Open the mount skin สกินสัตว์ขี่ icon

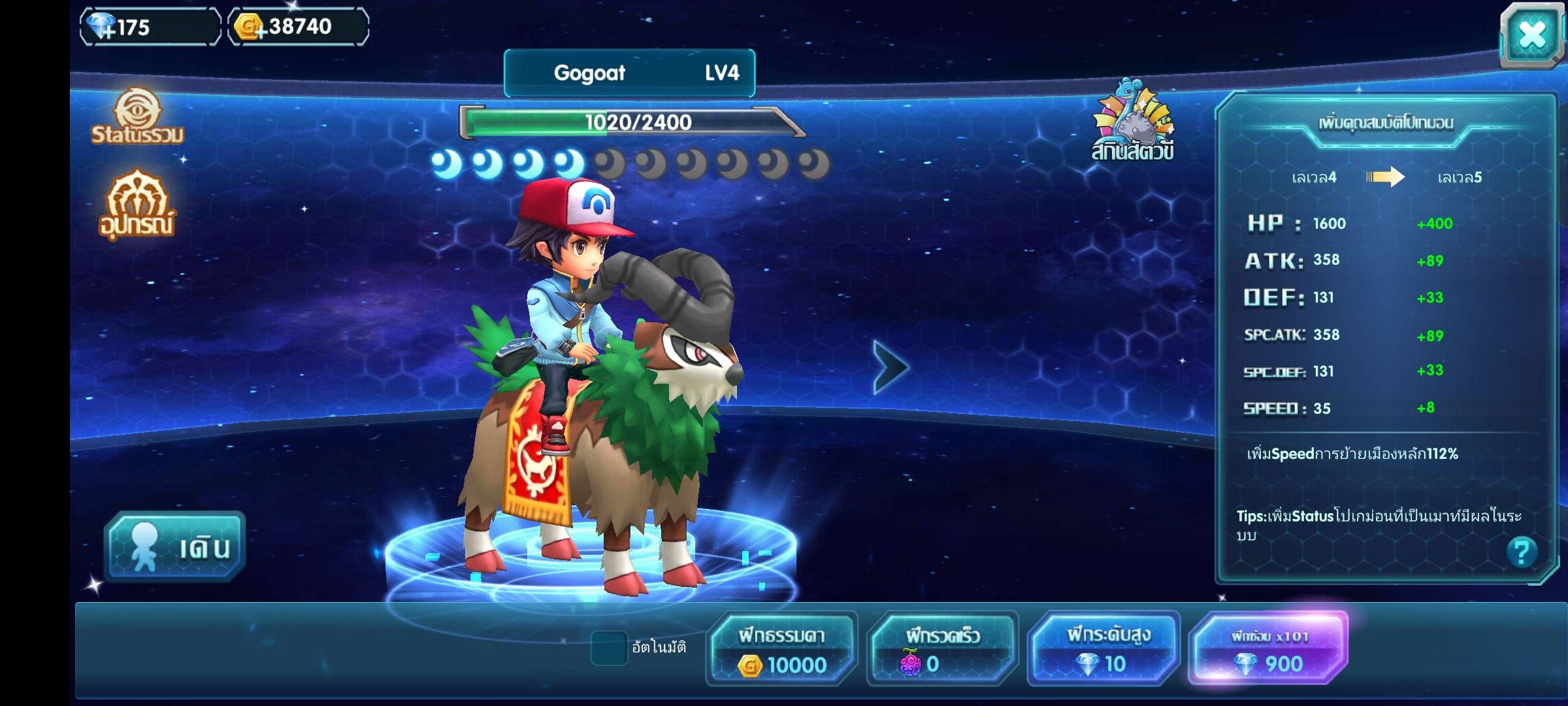[1134, 121]
